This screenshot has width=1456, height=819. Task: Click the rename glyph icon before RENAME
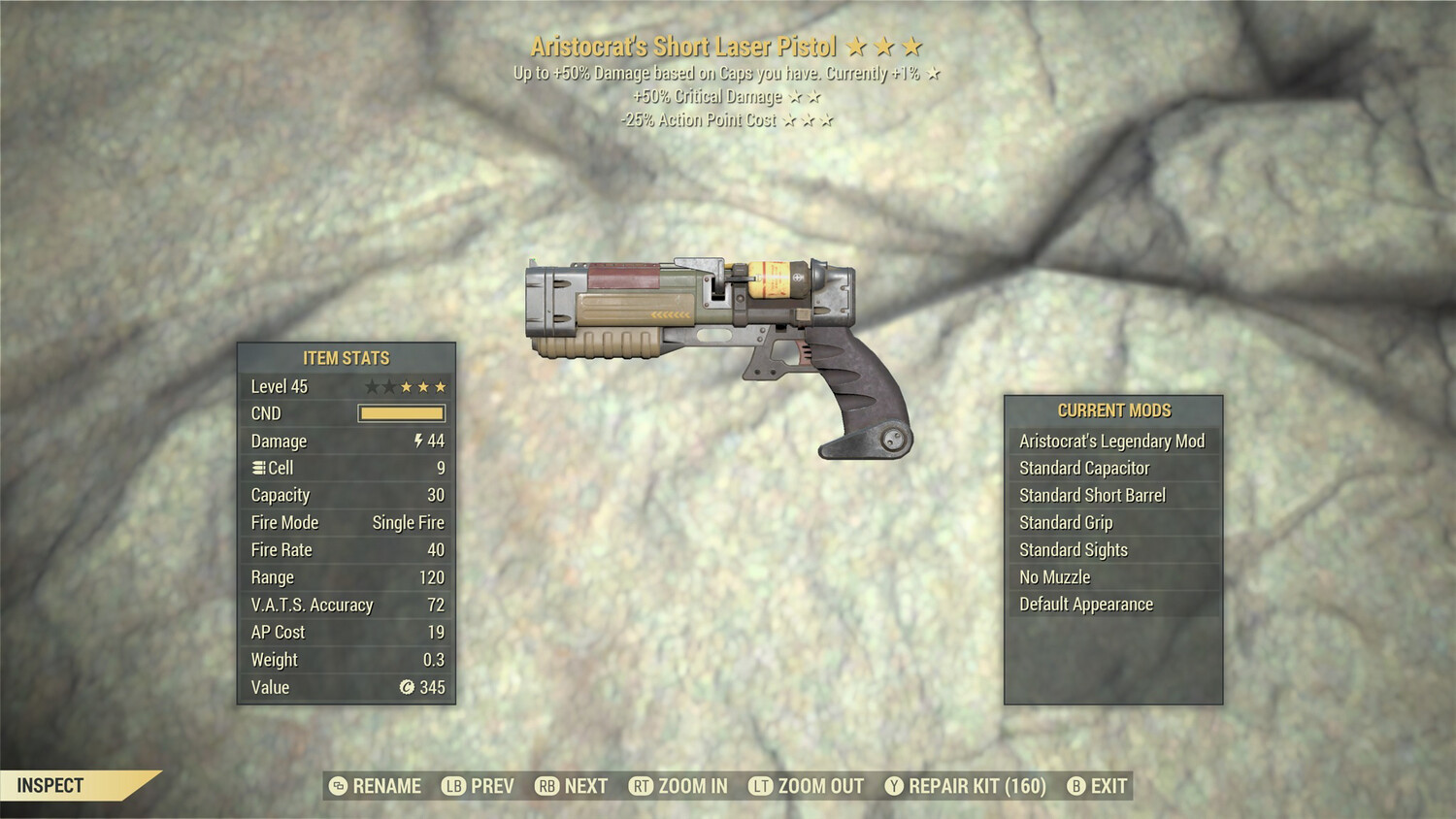[337, 786]
